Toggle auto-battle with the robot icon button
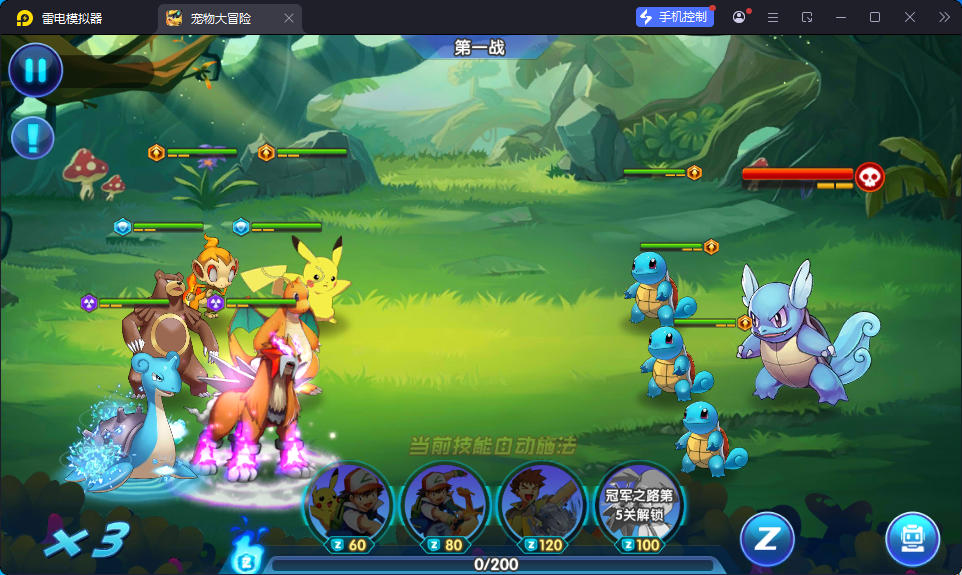This screenshot has height=575, width=962. click(912, 539)
